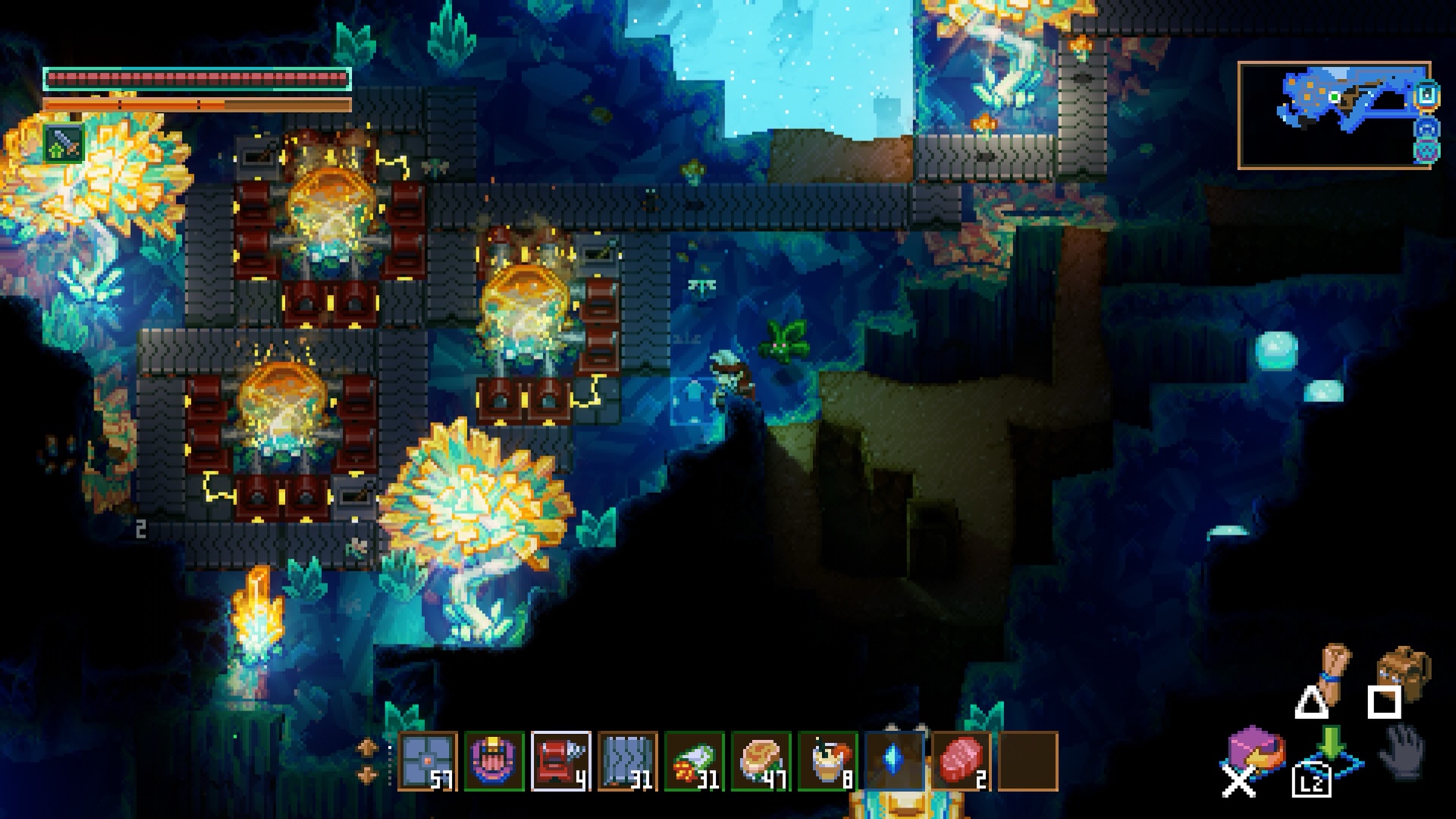The image size is (1456, 819).
Task: Click the bottom purple marker beside minimap
Action: coord(1426,150)
